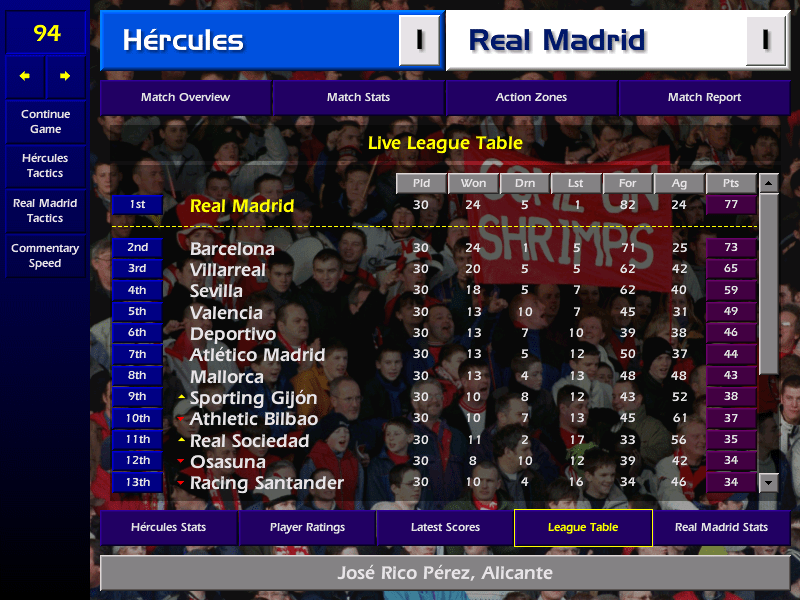View Player Ratings
800x600 pixels.
click(x=307, y=528)
